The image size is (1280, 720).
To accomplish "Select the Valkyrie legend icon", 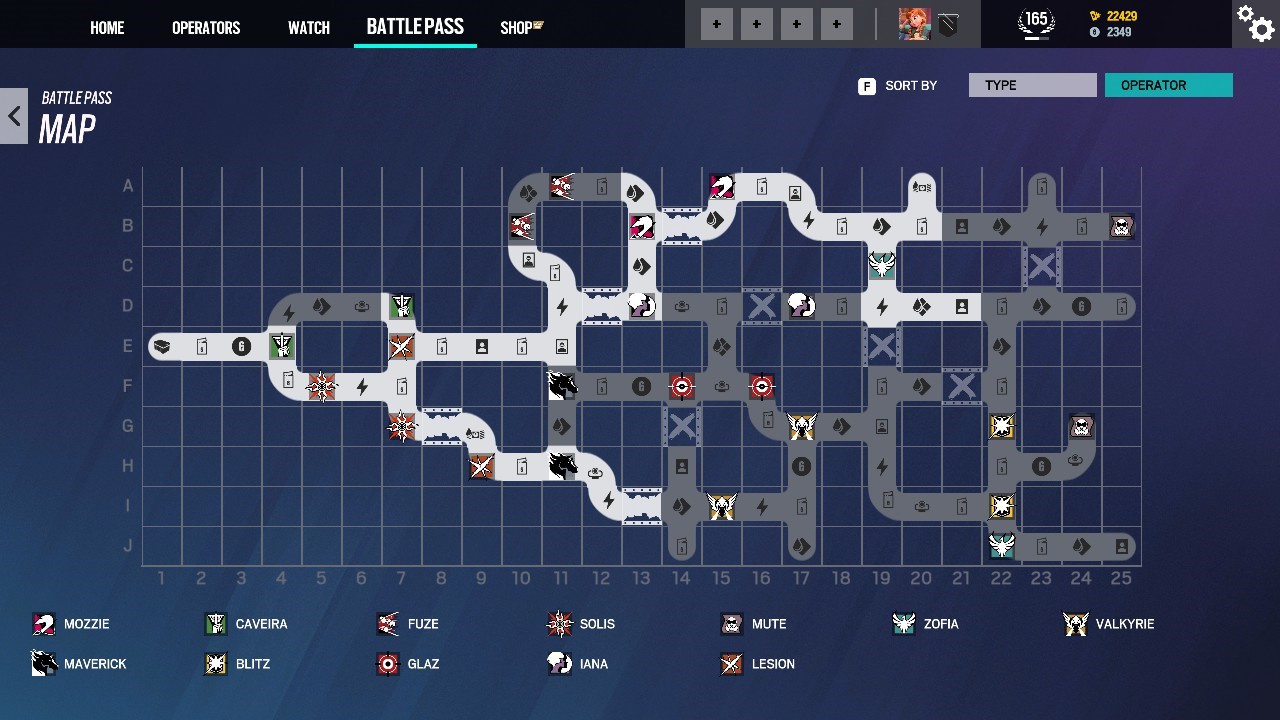I will click(x=1075, y=623).
